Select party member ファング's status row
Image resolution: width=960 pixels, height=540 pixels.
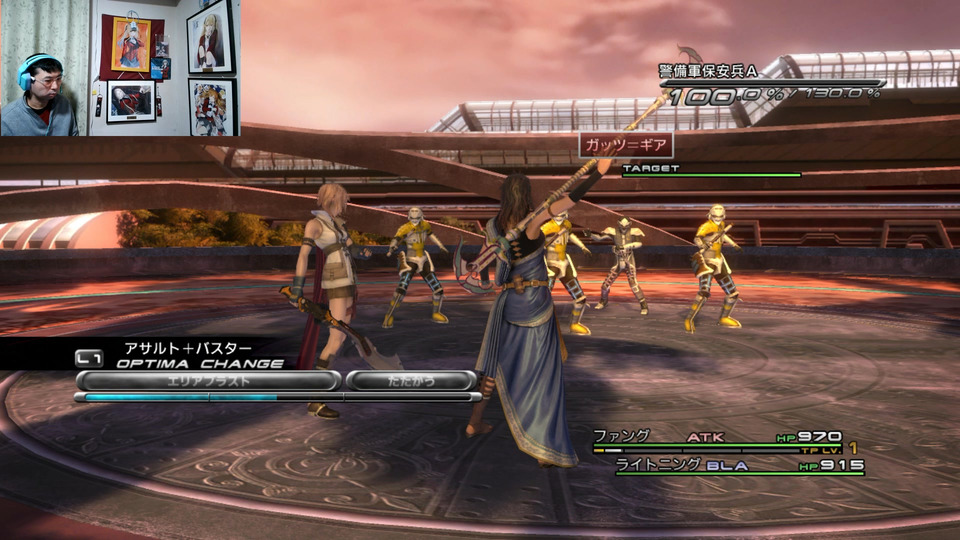(x=718, y=437)
